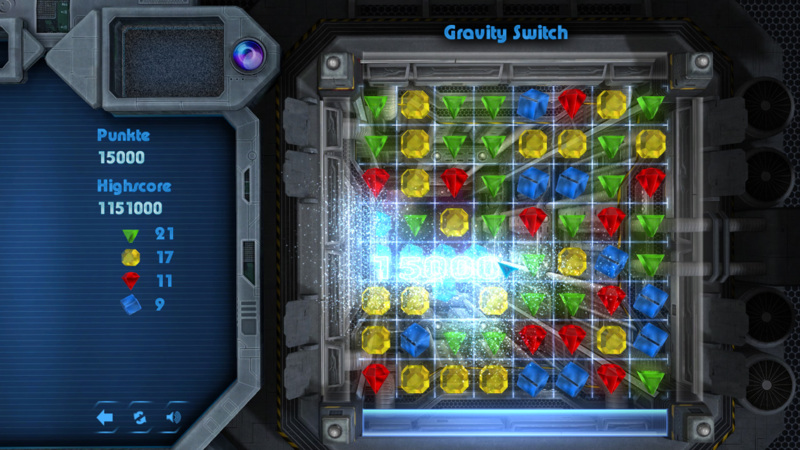Select the only green gem in the bottom row
This screenshot has height=450, width=800.
coord(650,379)
